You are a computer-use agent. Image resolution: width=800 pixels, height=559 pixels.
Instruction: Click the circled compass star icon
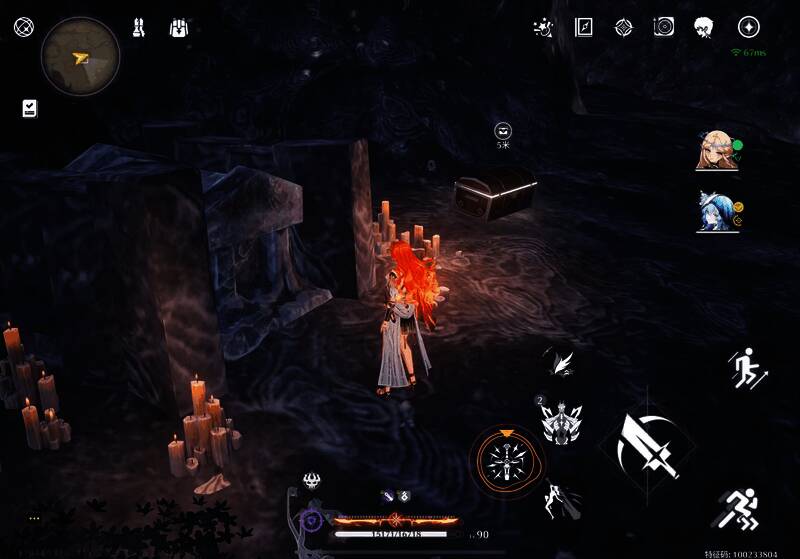(748, 27)
